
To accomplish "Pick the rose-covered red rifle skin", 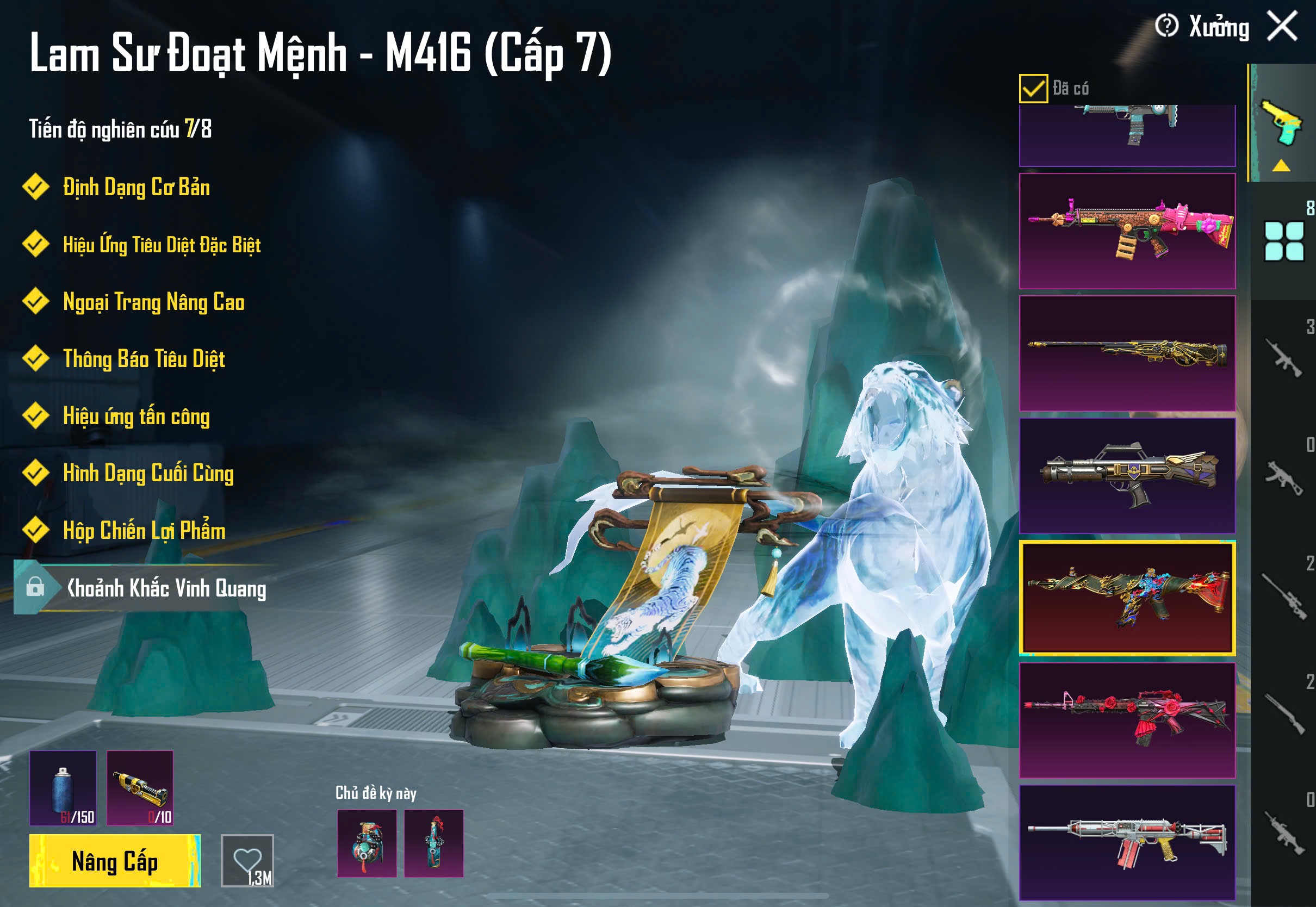I will [1127, 720].
